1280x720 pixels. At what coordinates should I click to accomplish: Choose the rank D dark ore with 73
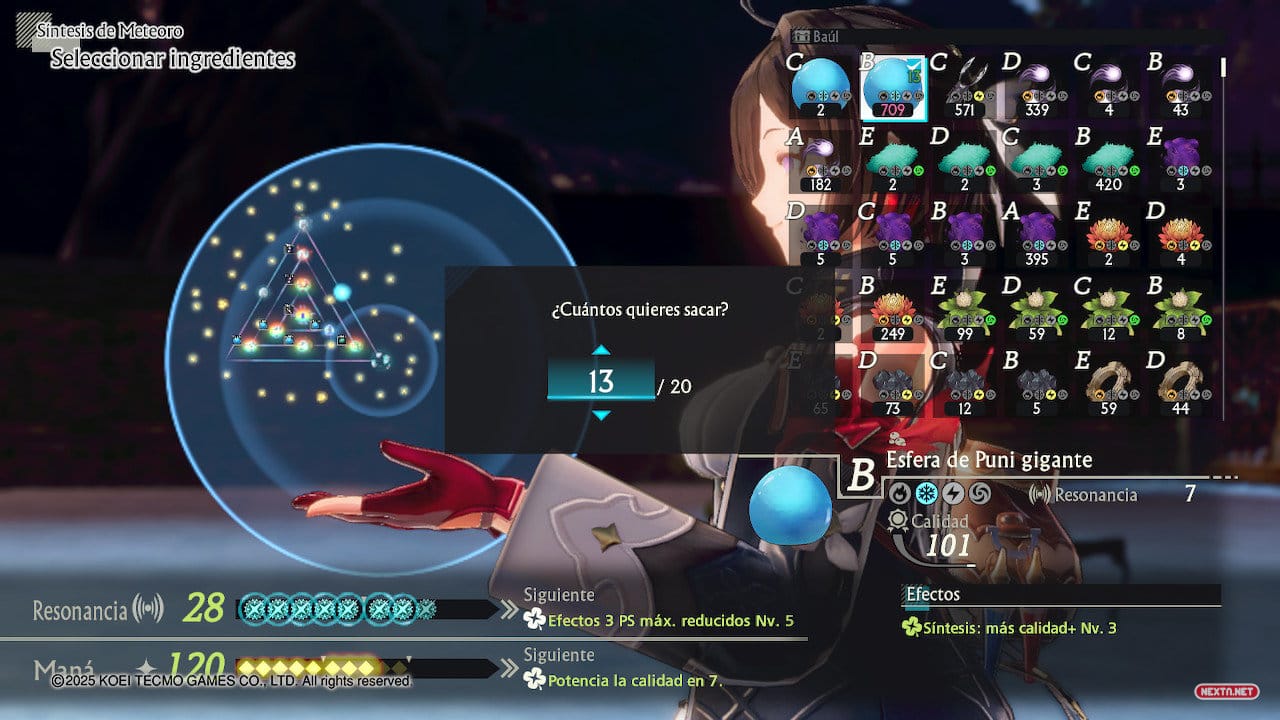point(893,385)
